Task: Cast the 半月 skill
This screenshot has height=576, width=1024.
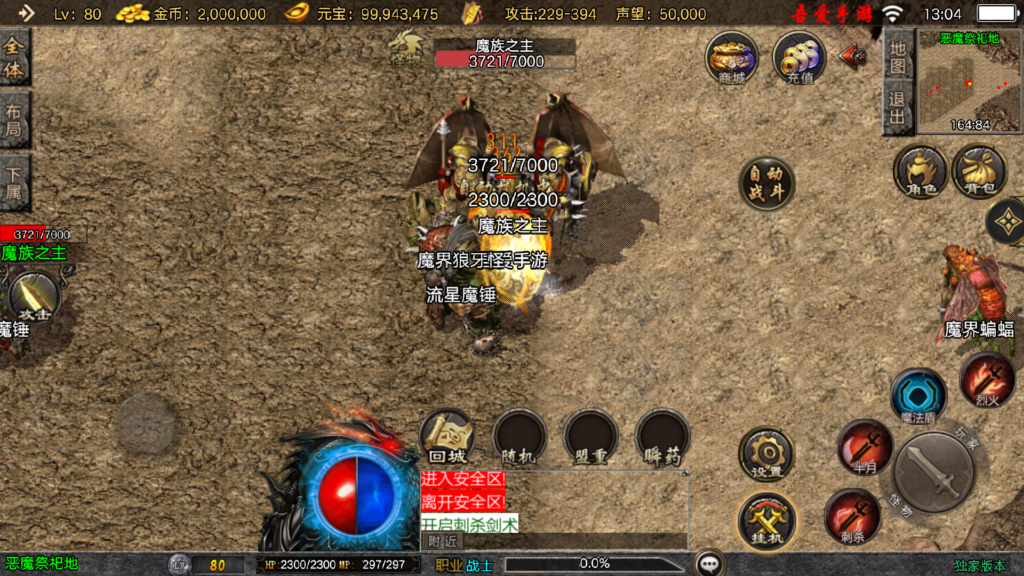Action: pyautogui.click(x=863, y=447)
